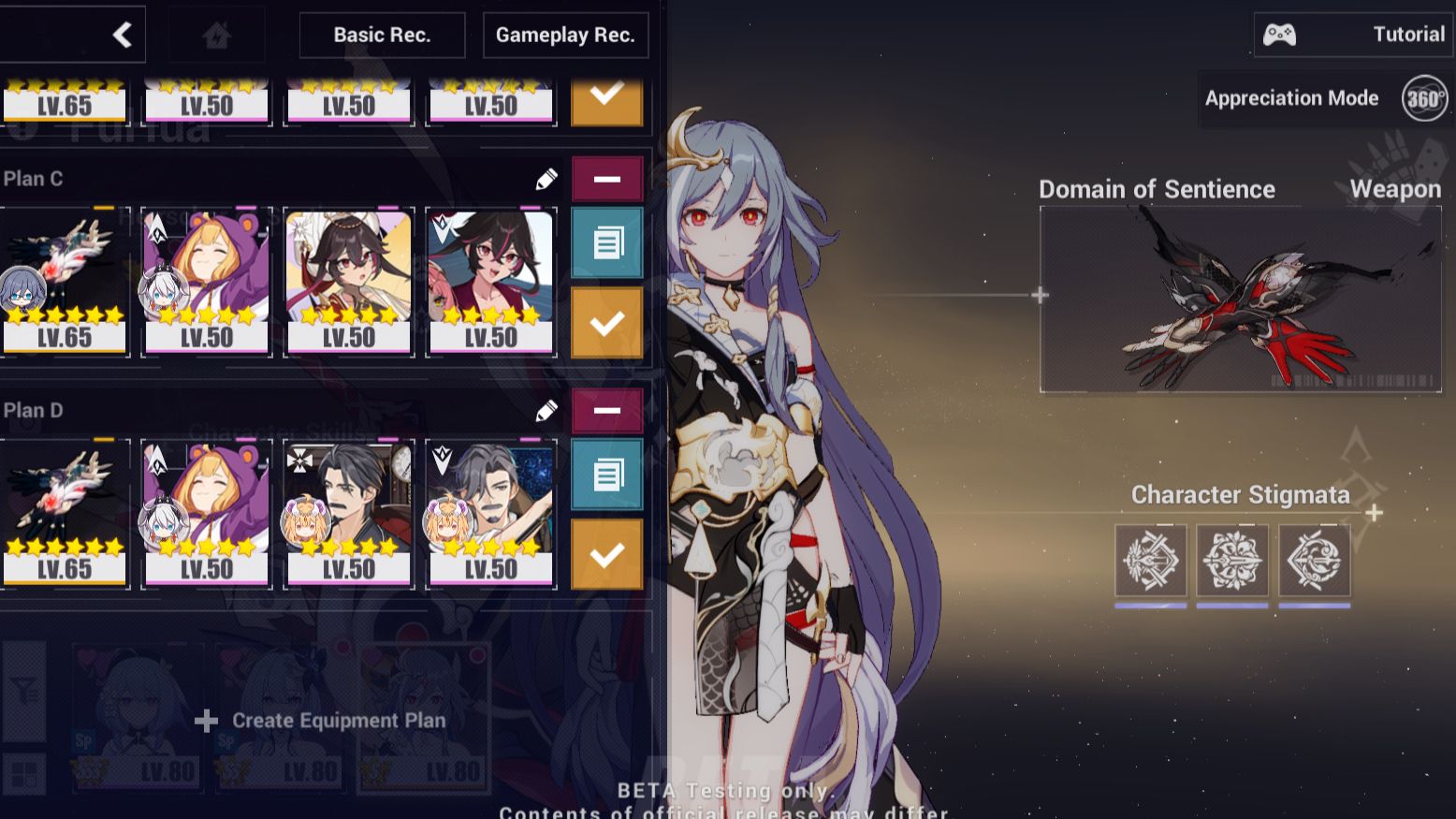Switch to the Gameplay Rec. tab
This screenshot has width=1456, height=819.
click(x=565, y=35)
